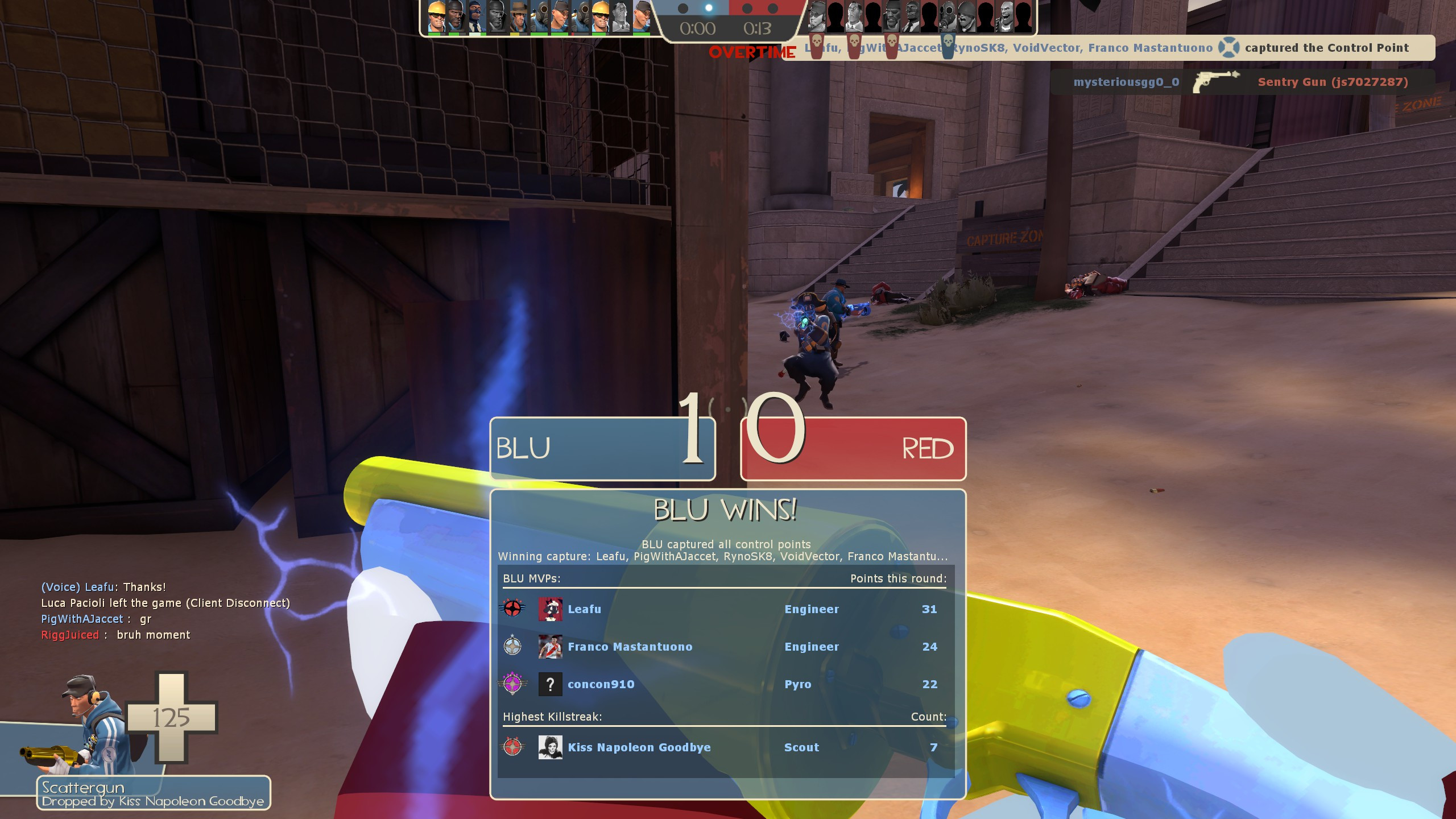Viewport: 1456px width, 819px height.
Task: Switch to the BLU score panel
Action: click(602, 449)
